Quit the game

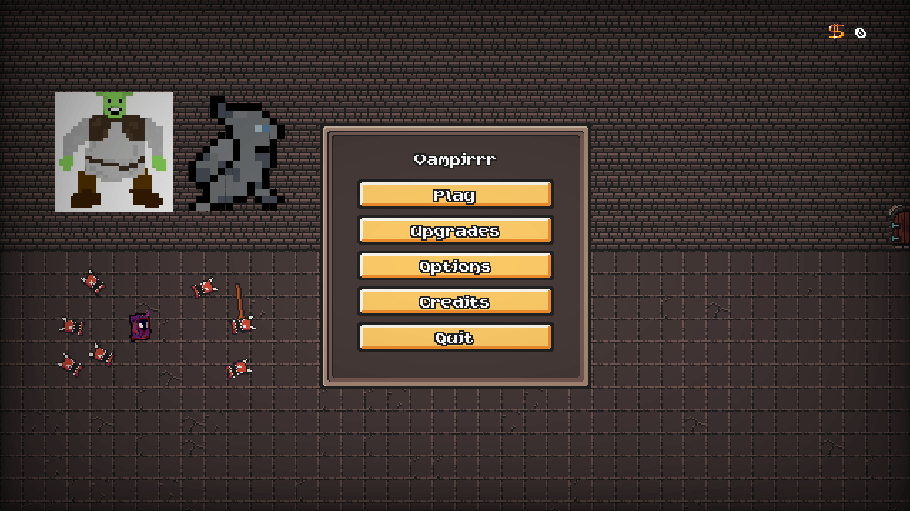[455, 338]
